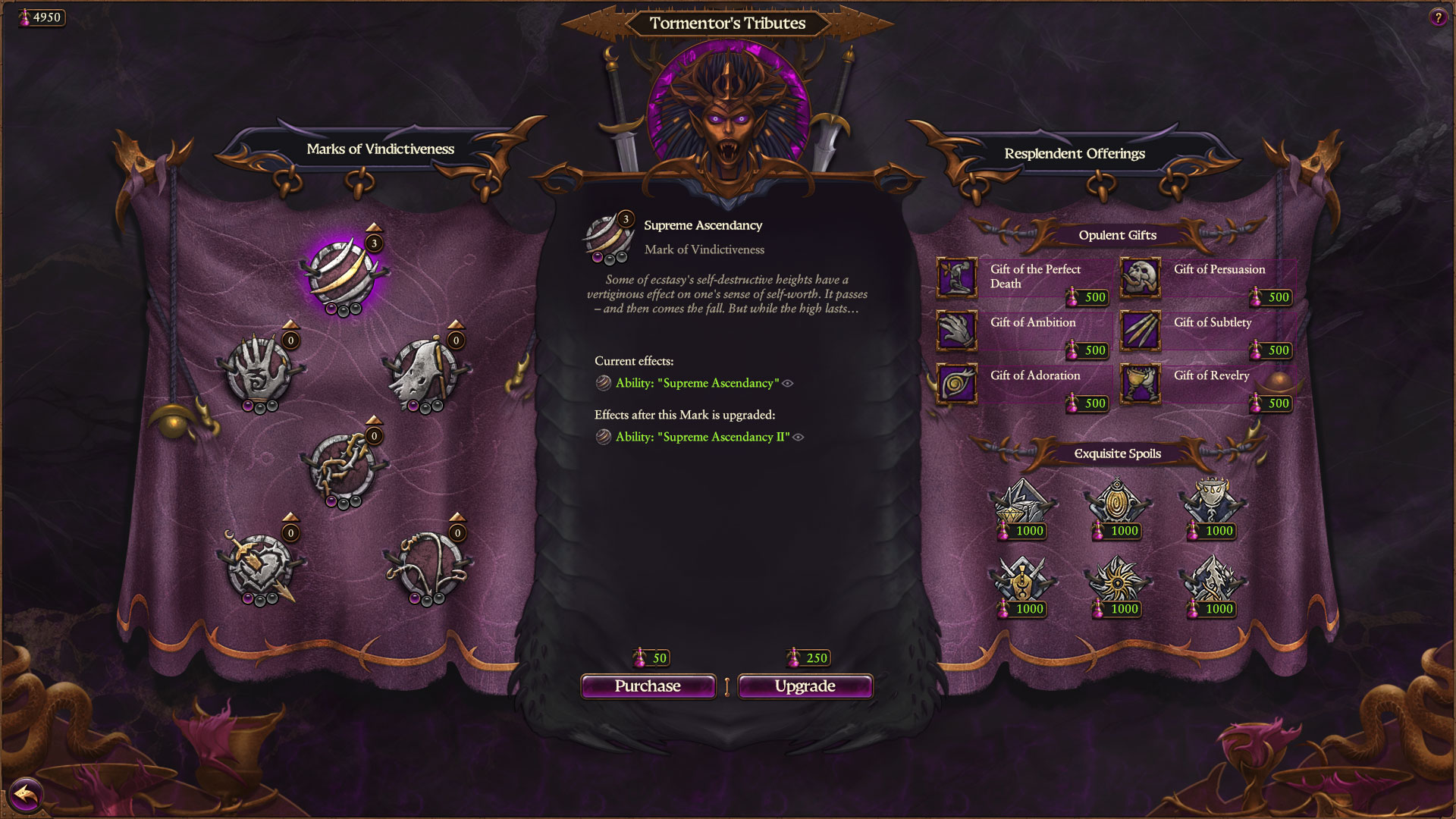Open the Marks of Vindictiveness banner
The width and height of the screenshot is (1456, 819).
pyautogui.click(x=379, y=149)
